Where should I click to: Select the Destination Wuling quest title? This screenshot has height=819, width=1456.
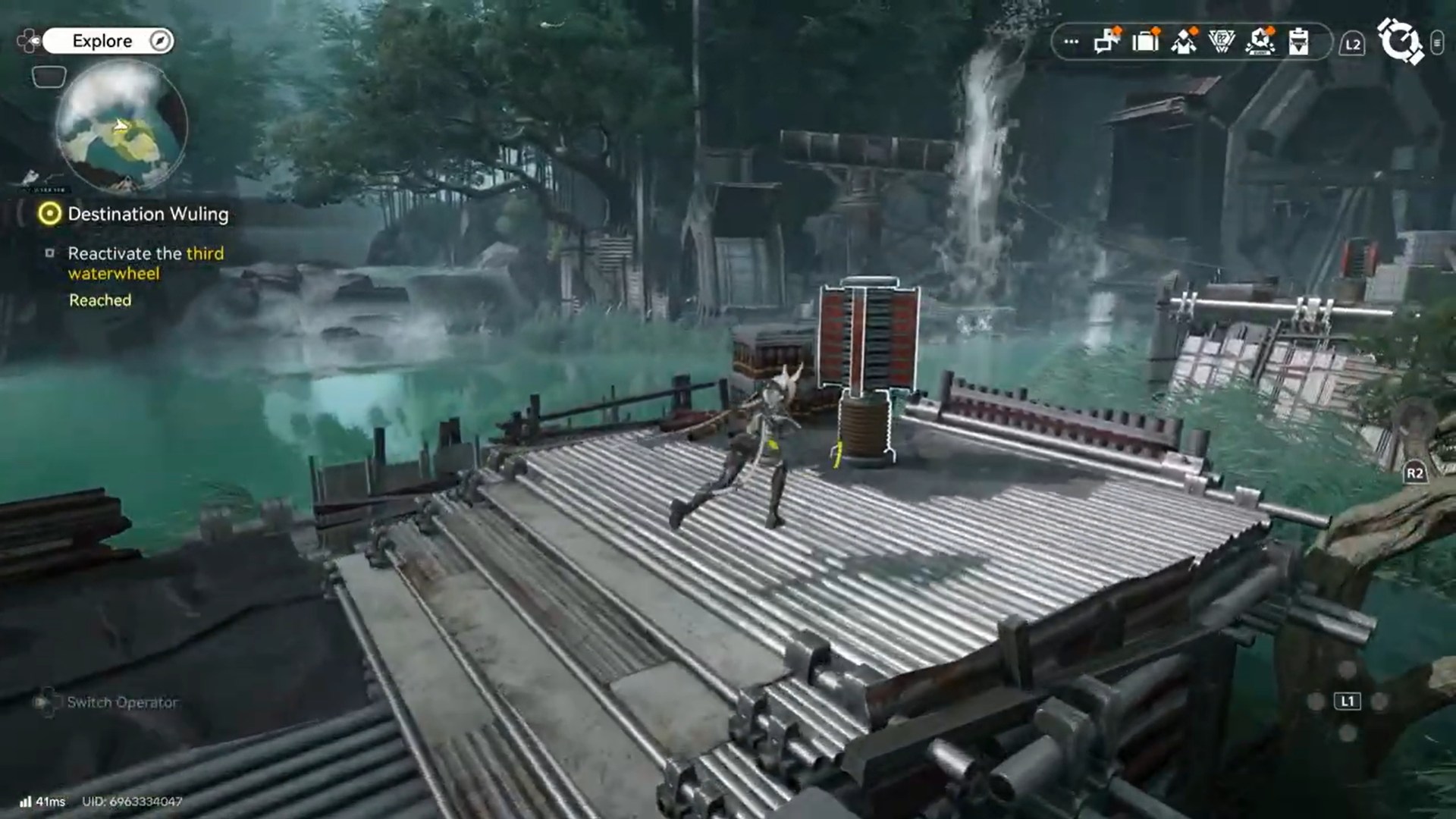click(x=149, y=215)
